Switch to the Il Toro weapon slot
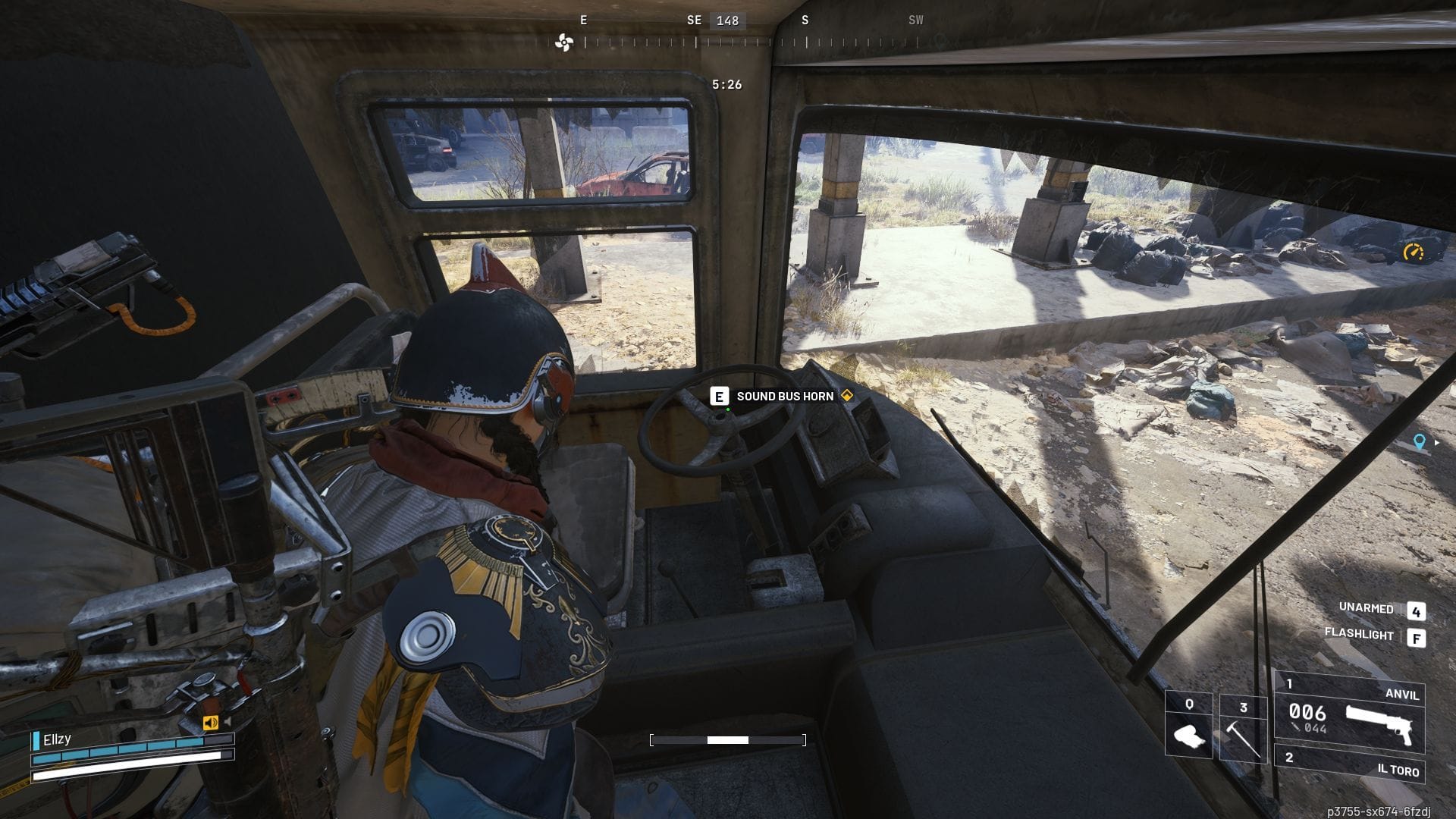Viewport: 1456px width, 819px height. point(1349,764)
